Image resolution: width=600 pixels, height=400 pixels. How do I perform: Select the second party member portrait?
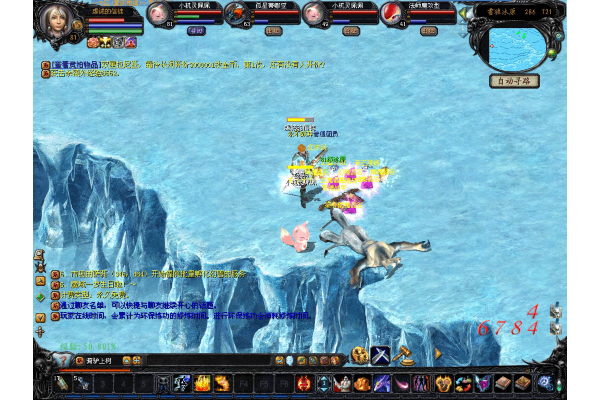234,13
